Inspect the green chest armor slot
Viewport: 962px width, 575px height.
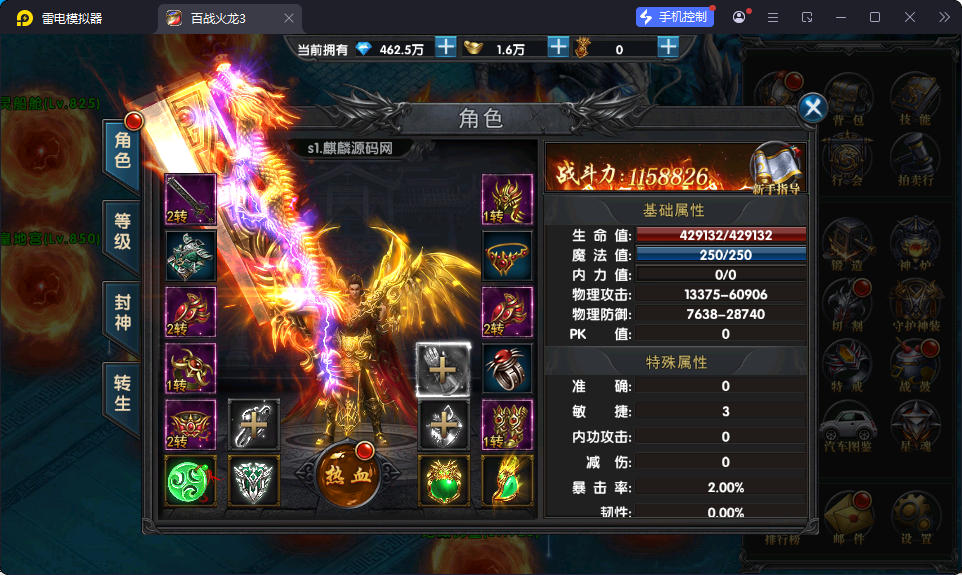coord(190,256)
